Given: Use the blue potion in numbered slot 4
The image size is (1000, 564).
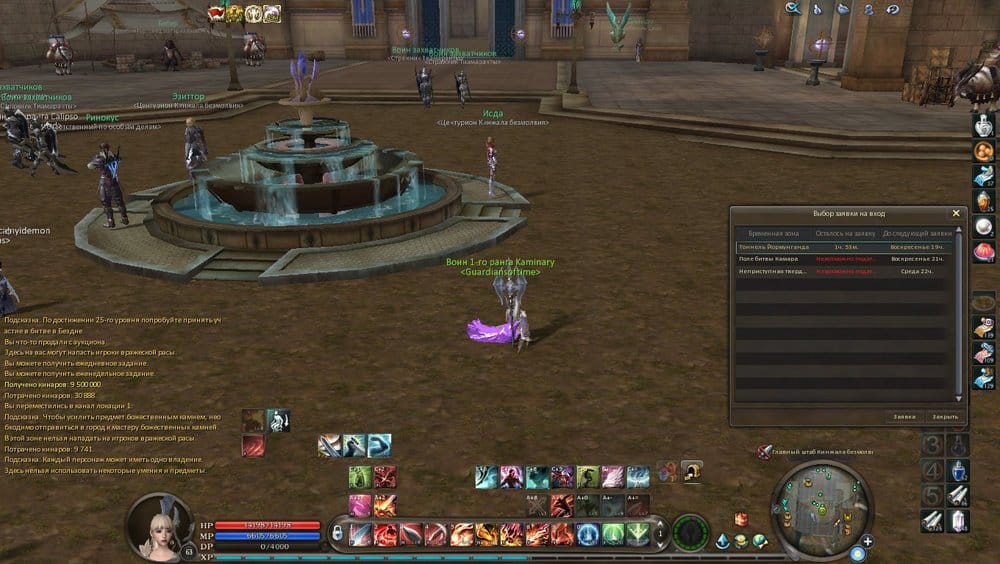Looking at the screenshot, I should click(x=959, y=470).
